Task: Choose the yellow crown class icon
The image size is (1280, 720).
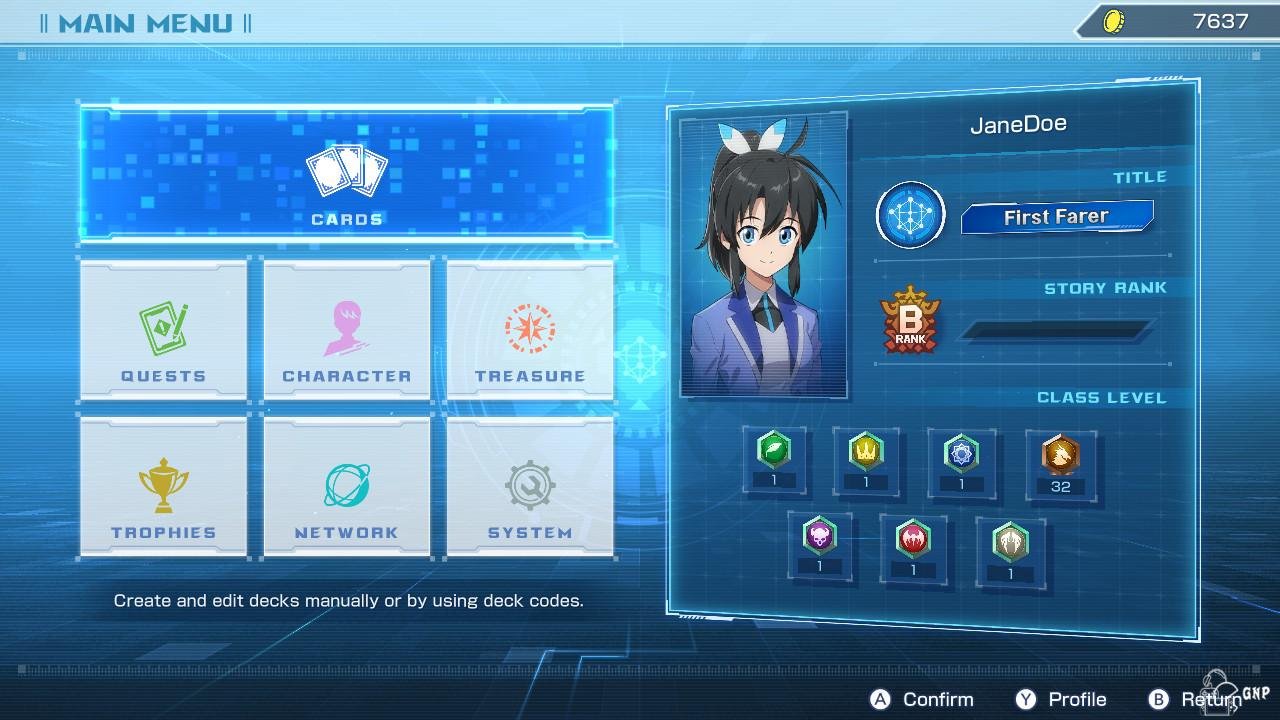Action: (866, 453)
